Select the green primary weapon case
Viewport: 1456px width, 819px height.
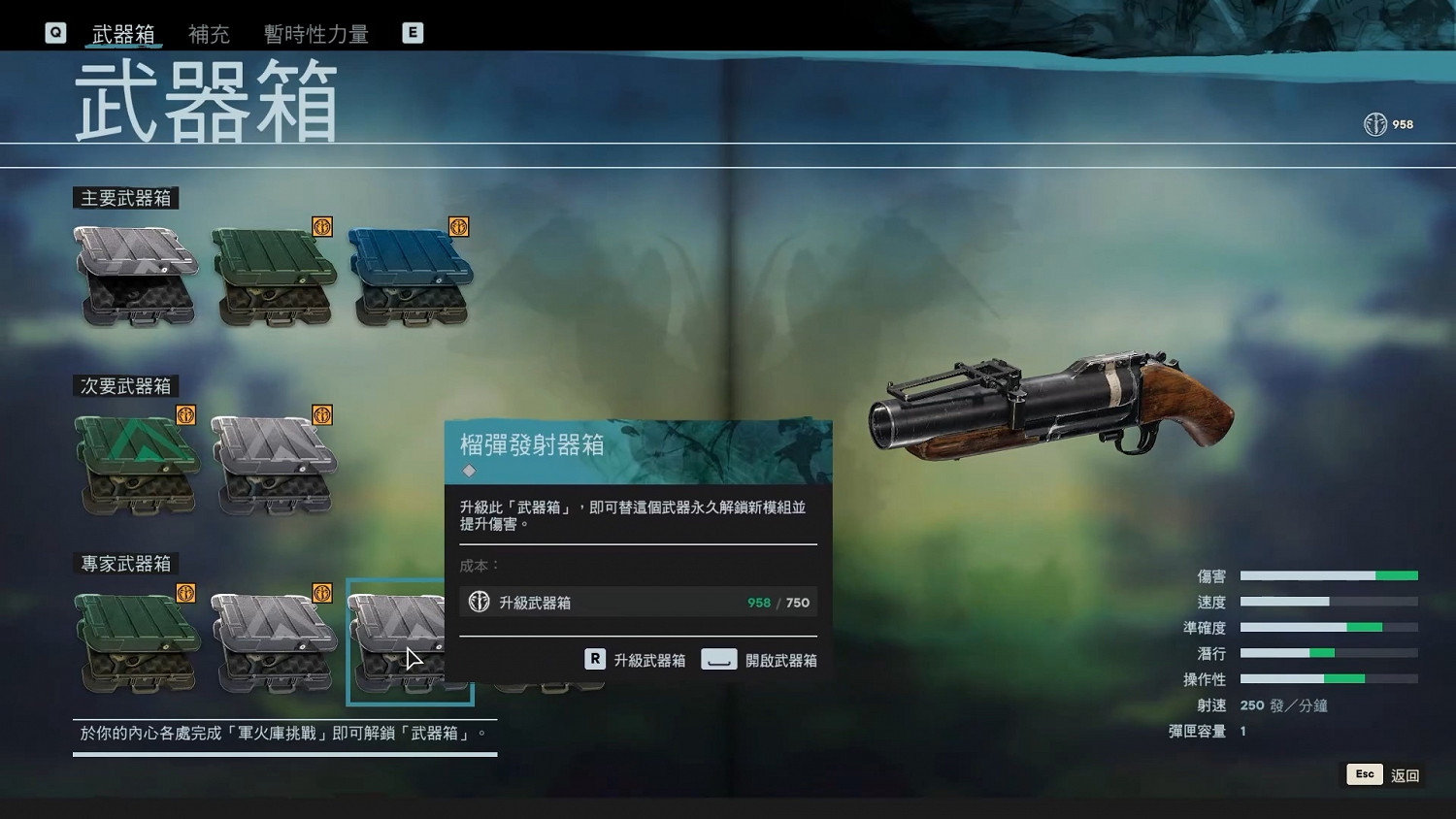(274, 274)
